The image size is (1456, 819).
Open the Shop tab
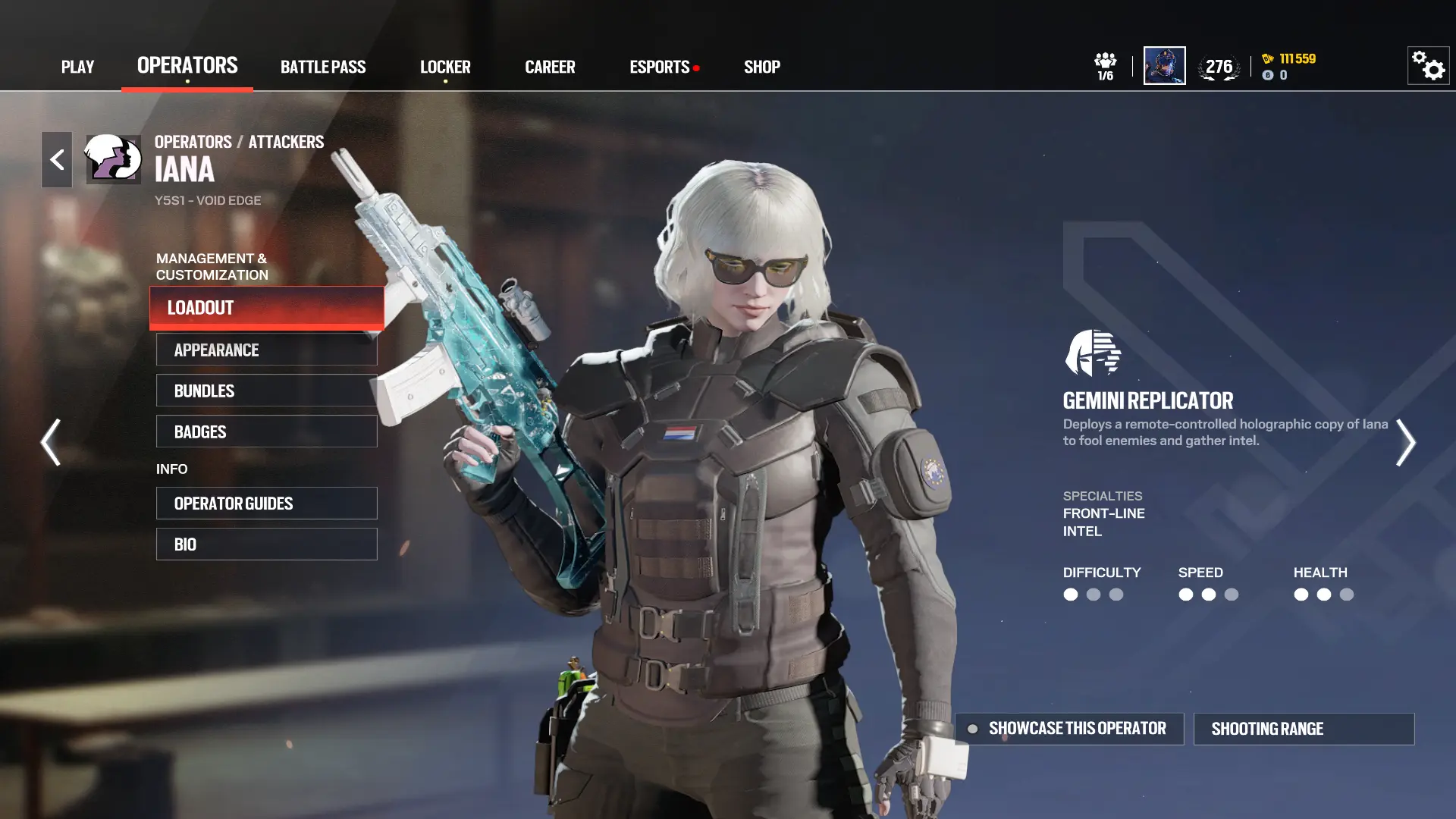pos(762,67)
